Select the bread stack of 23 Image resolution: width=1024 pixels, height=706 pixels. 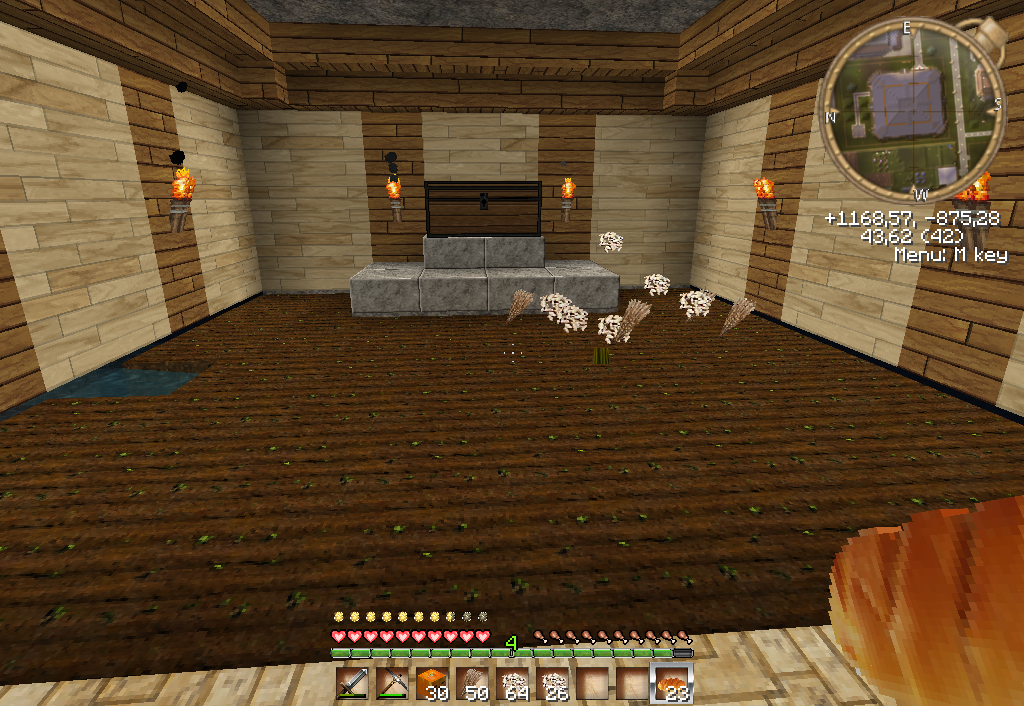pyautogui.click(x=671, y=684)
